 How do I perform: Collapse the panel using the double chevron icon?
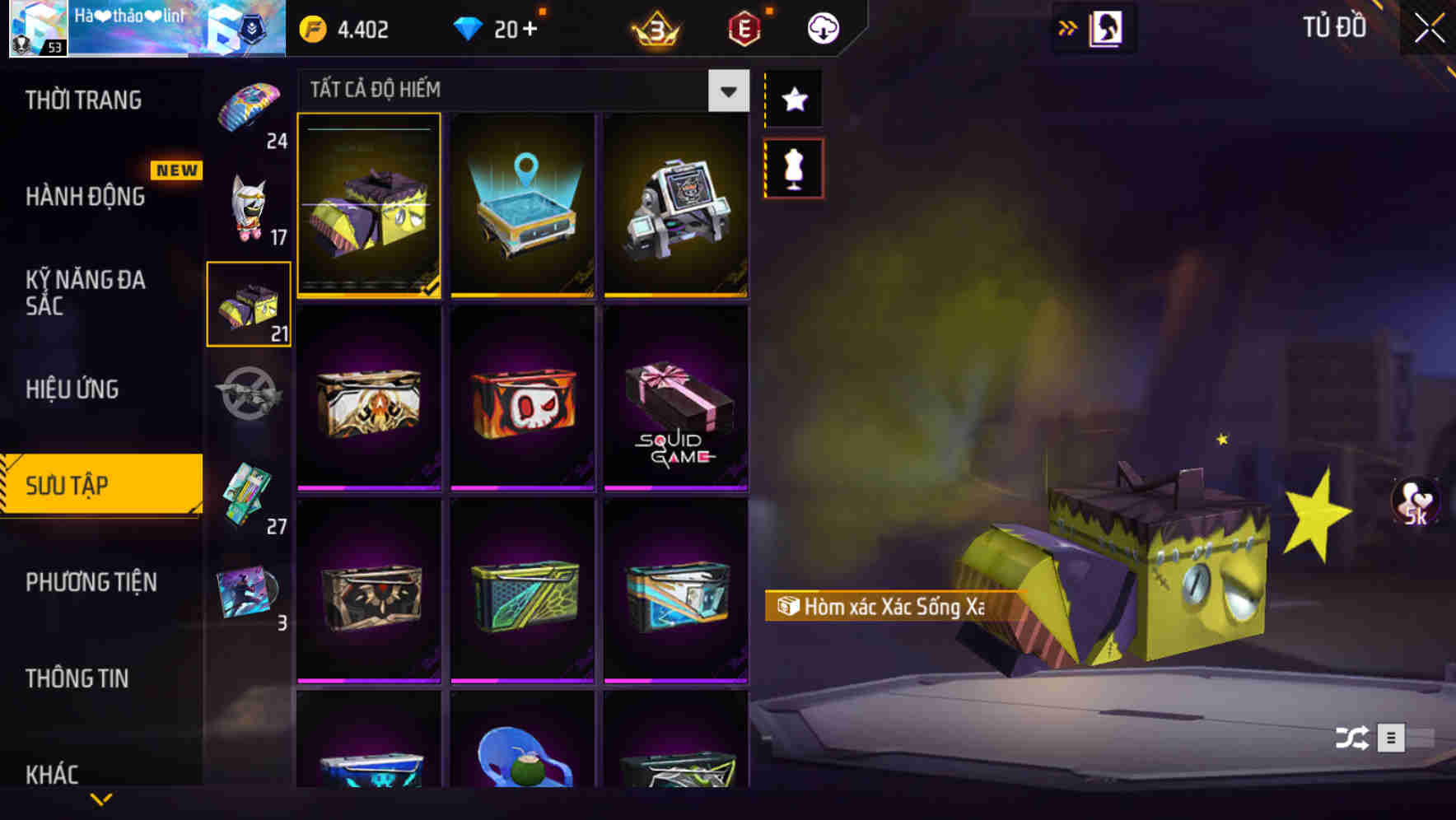(x=1068, y=27)
